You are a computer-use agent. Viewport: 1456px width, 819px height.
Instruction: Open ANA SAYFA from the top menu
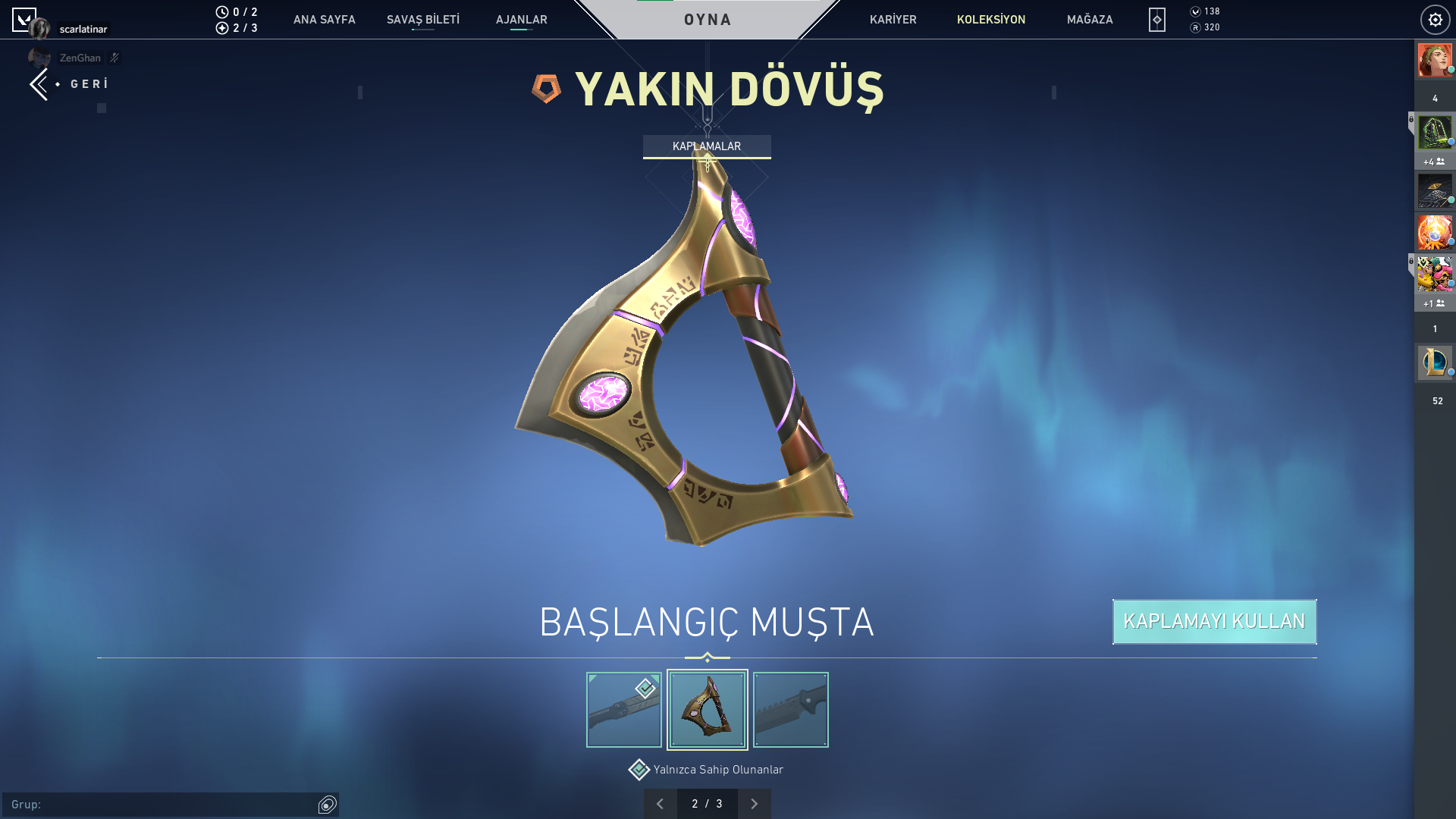324,20
